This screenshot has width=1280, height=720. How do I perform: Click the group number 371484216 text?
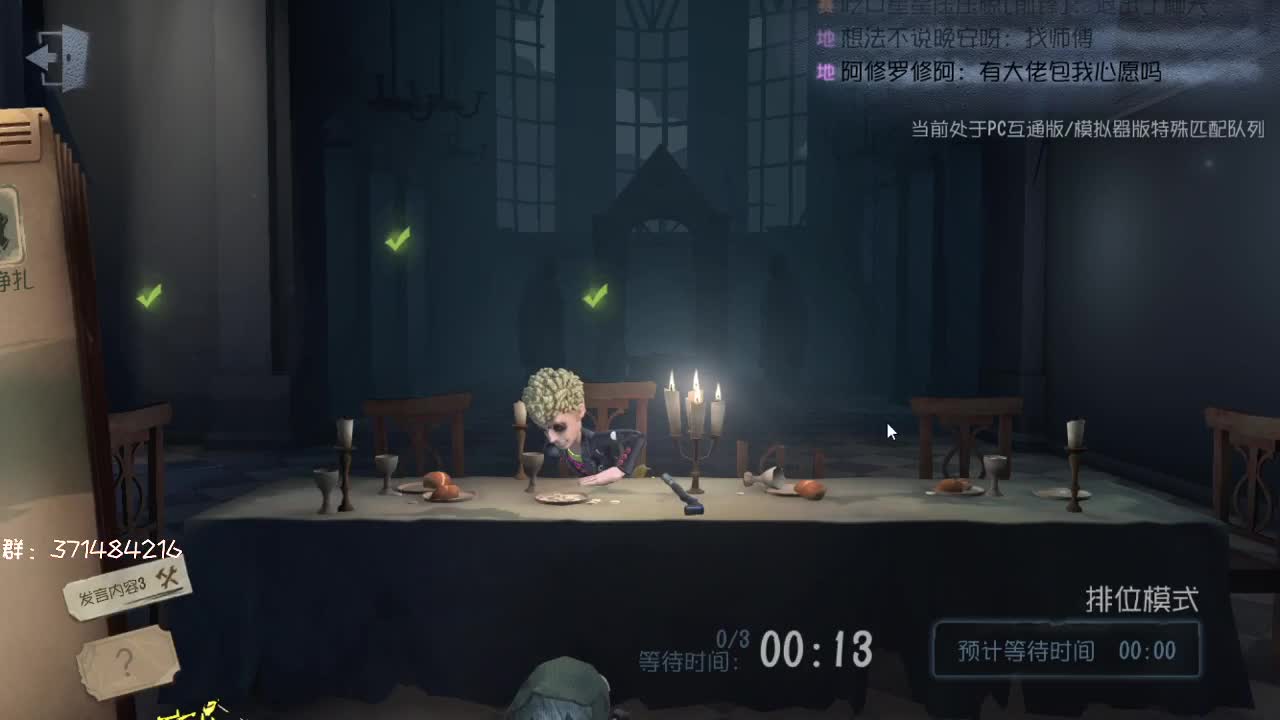point(90,546)
